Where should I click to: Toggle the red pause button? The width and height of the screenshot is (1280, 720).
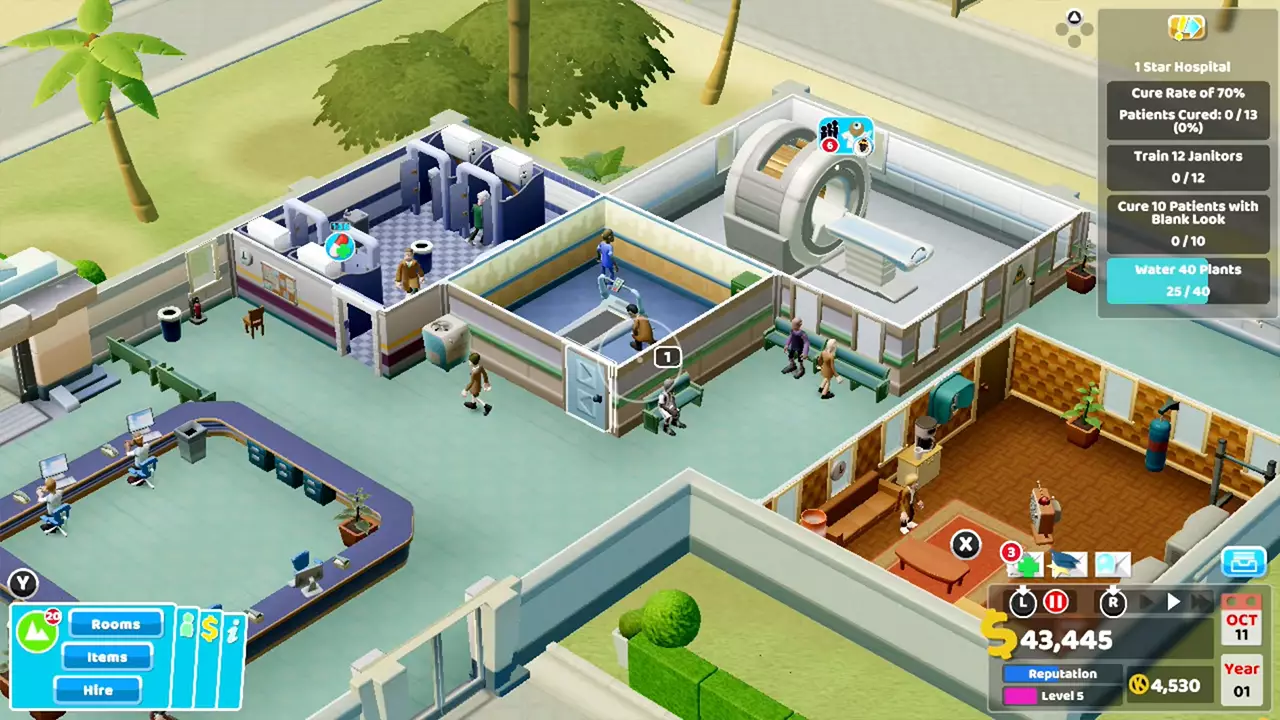click(1057, 602)
